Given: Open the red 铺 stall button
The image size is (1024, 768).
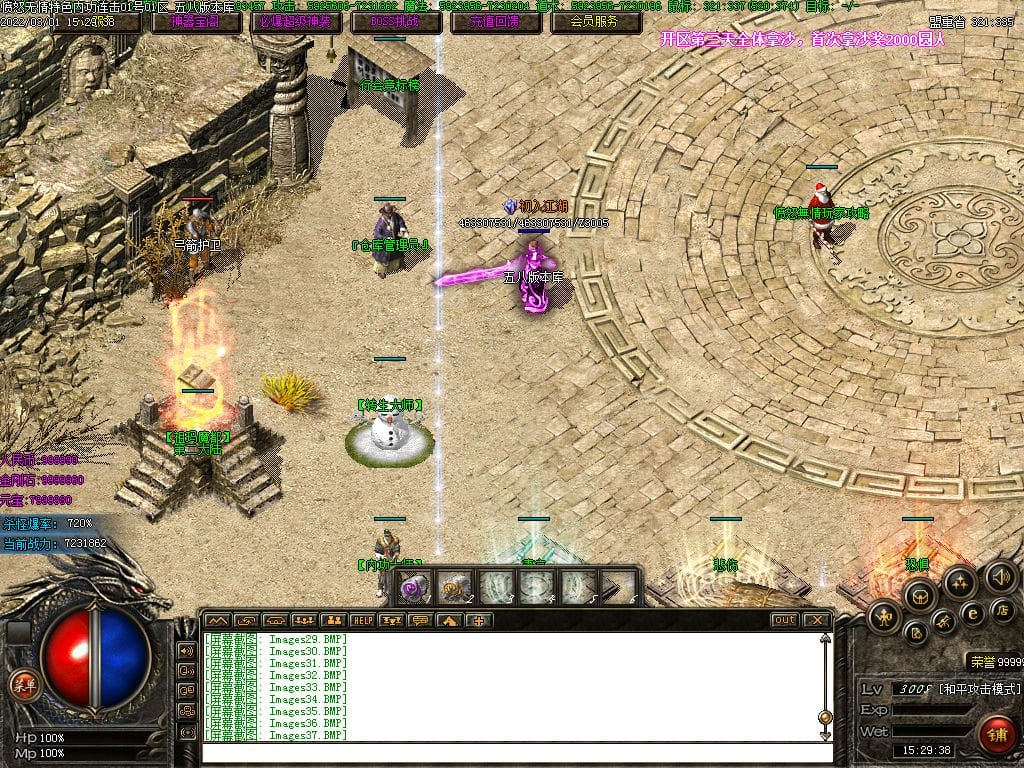Looking at the screenshot, I should 996,732.
